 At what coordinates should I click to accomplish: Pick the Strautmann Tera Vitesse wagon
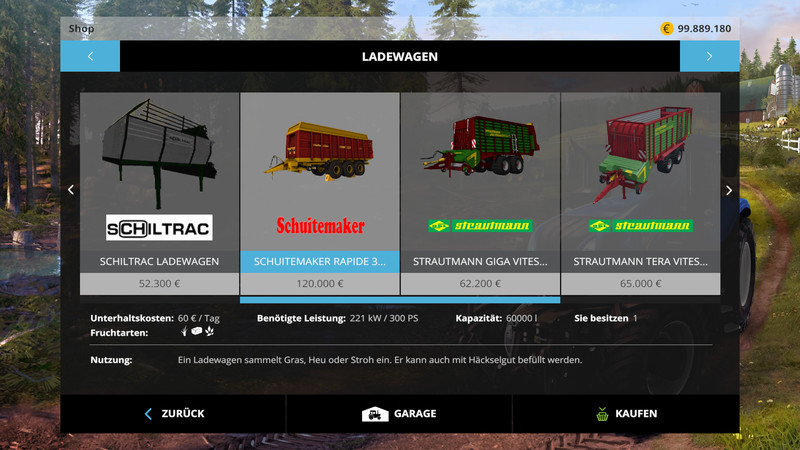[640, 190]
